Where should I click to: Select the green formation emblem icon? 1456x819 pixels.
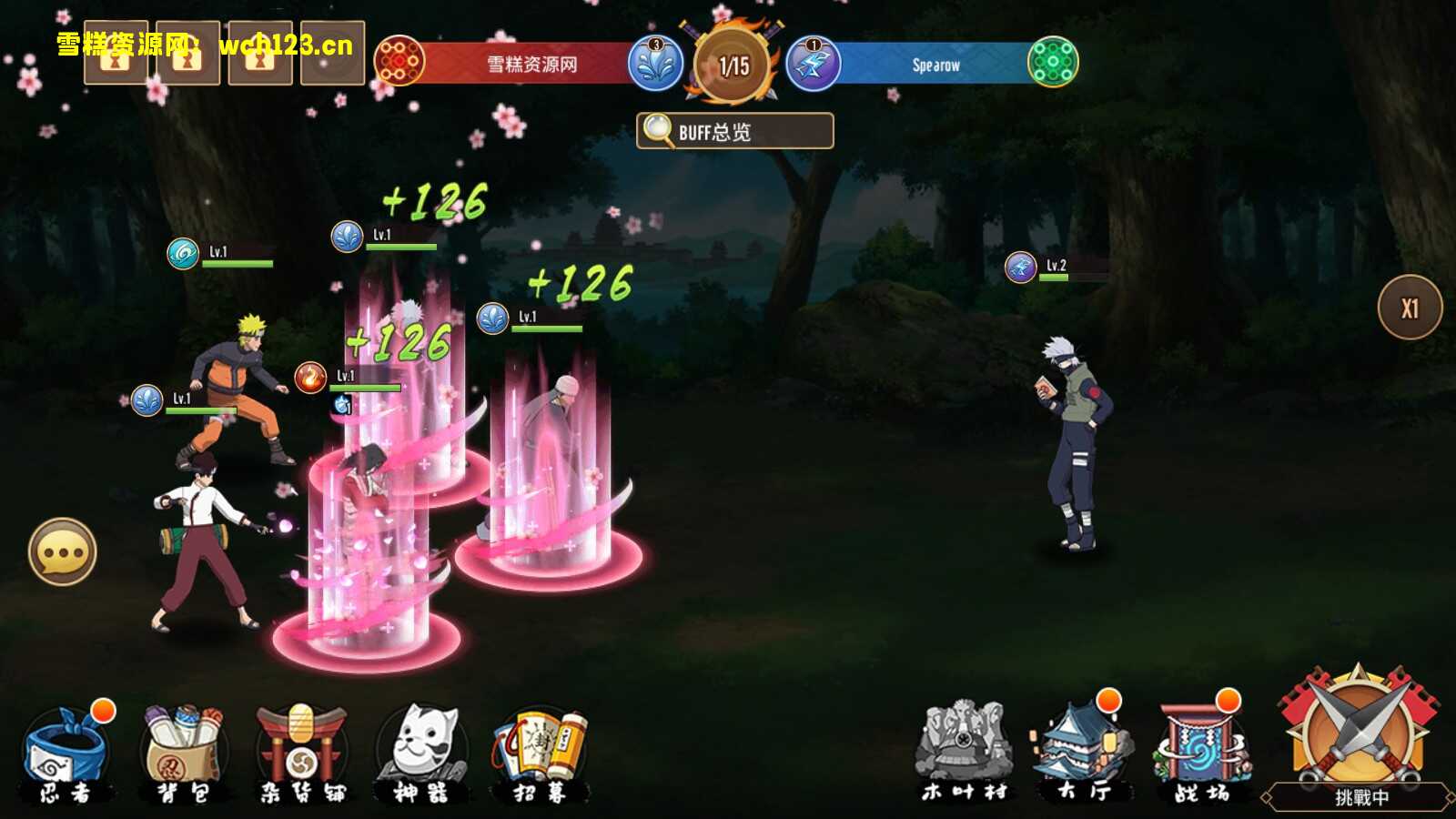[1053, 62]
